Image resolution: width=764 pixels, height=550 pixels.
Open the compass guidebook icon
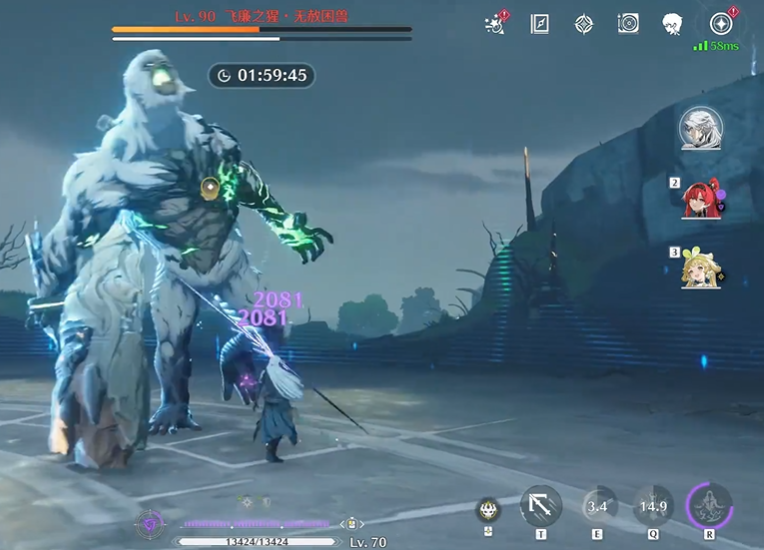point(540,24)
